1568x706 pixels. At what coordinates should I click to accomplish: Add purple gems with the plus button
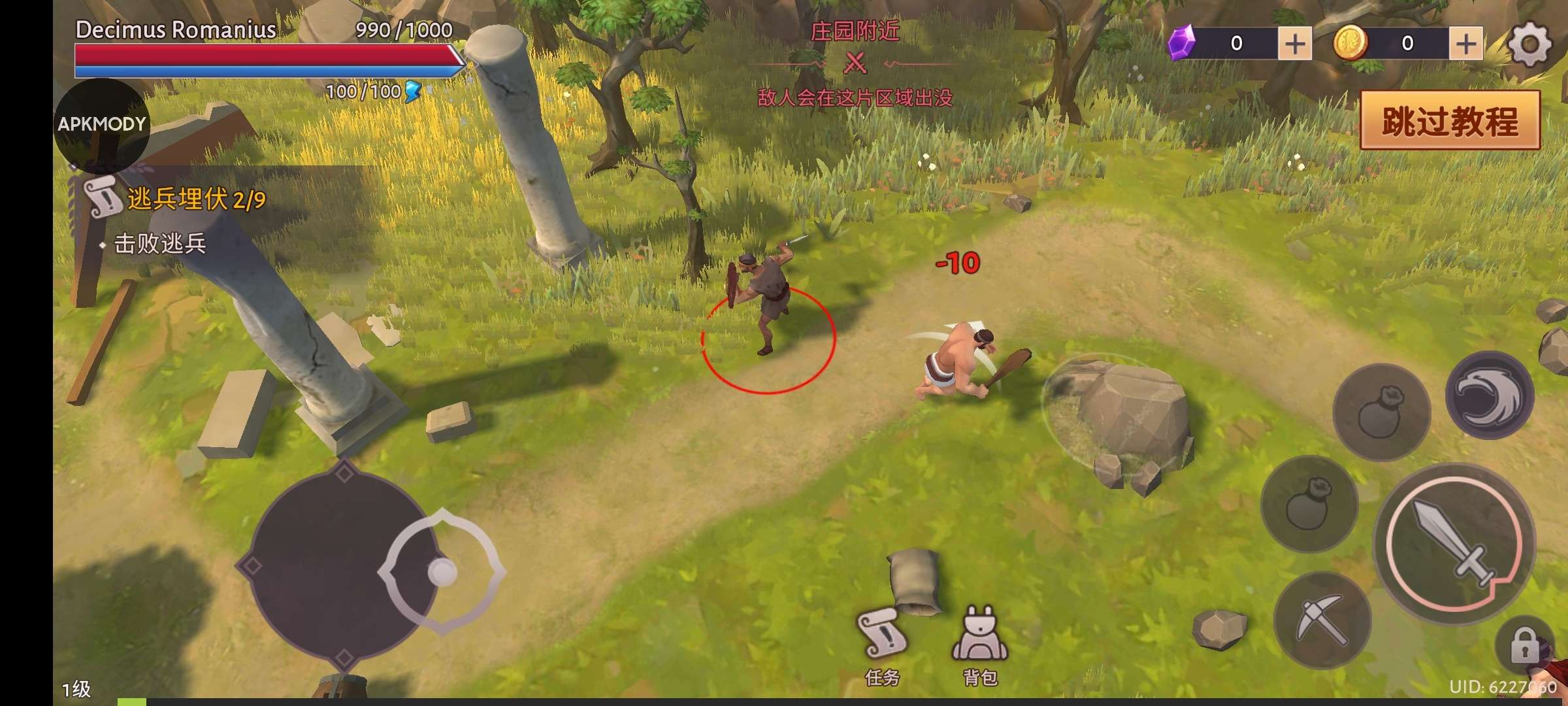click(1294, 44)
